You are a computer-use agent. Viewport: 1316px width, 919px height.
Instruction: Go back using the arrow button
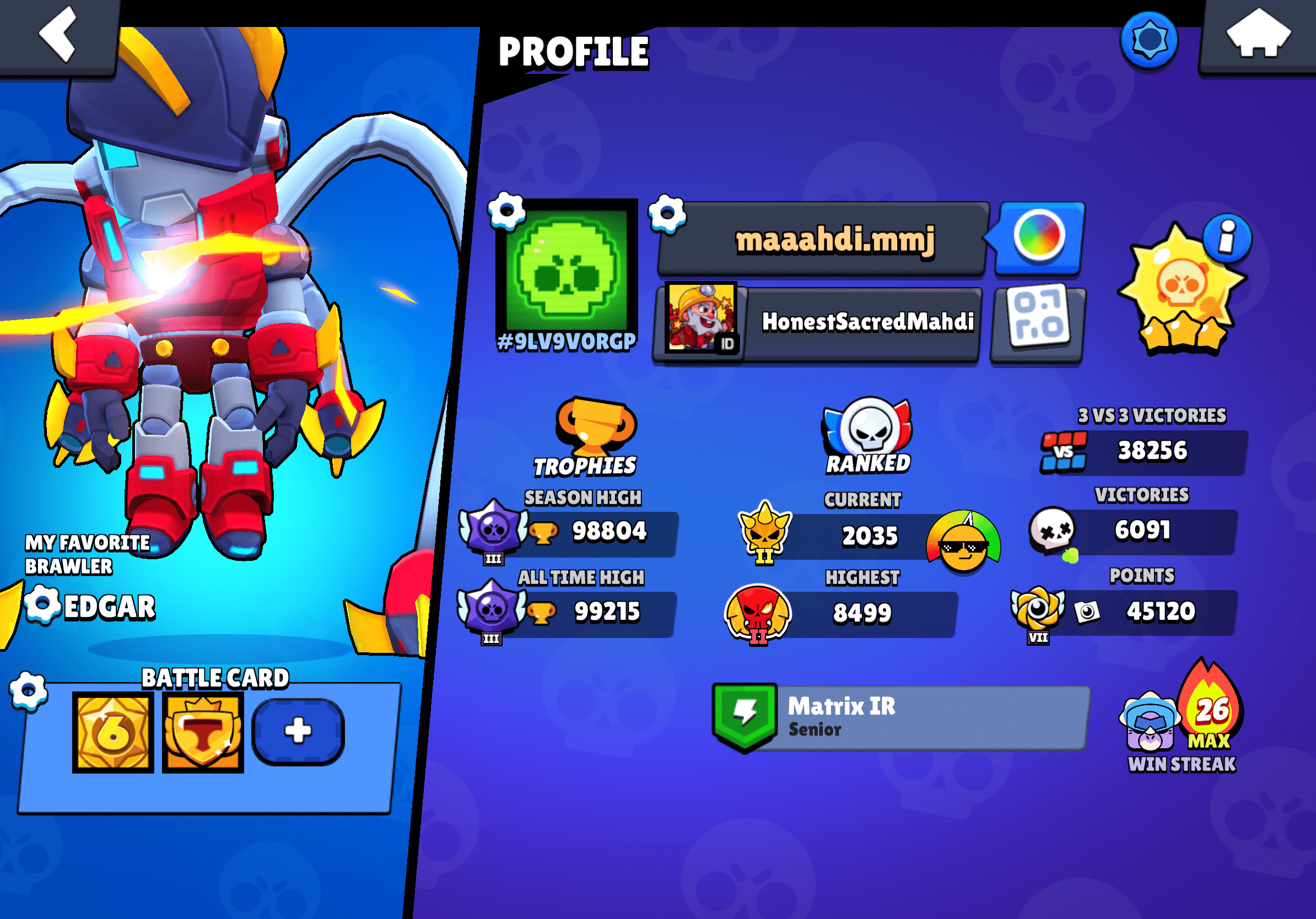57,34
